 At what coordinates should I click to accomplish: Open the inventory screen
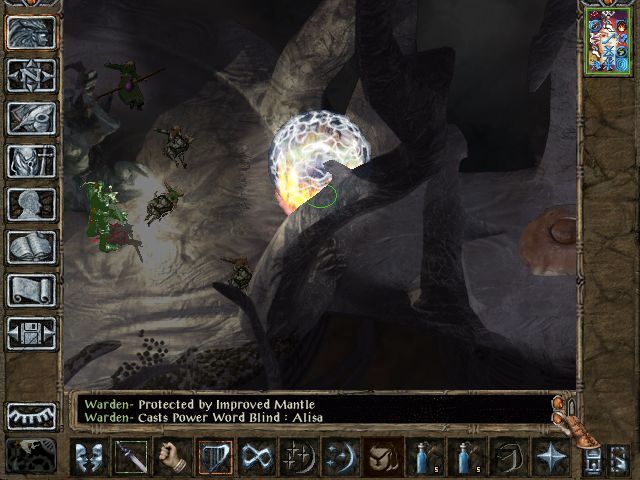pyautogui.click(x=31, y=161)
